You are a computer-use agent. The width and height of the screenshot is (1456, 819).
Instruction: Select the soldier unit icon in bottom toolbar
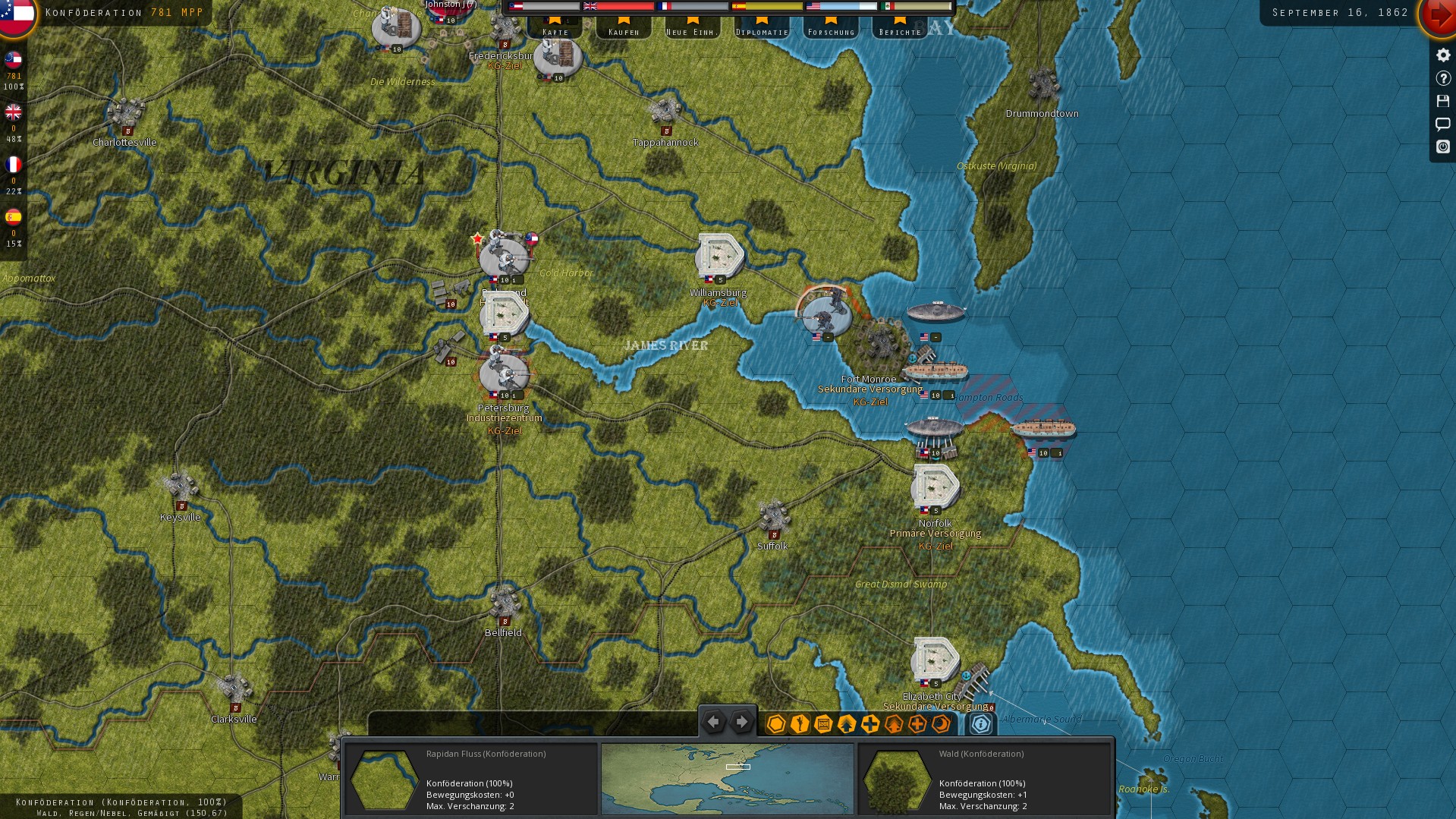tap(798, 725)
